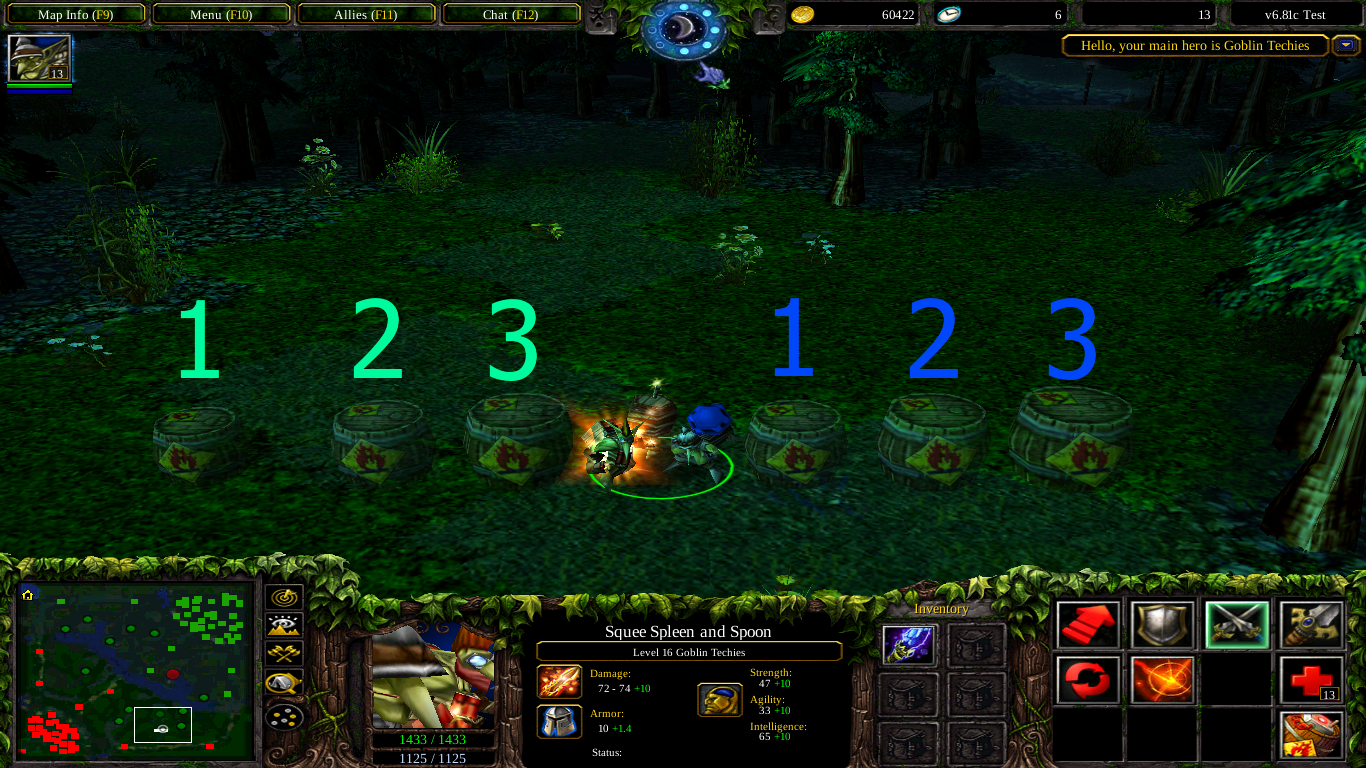
Task: Open the Menu (F10) panel
Action: pos(221,14)
